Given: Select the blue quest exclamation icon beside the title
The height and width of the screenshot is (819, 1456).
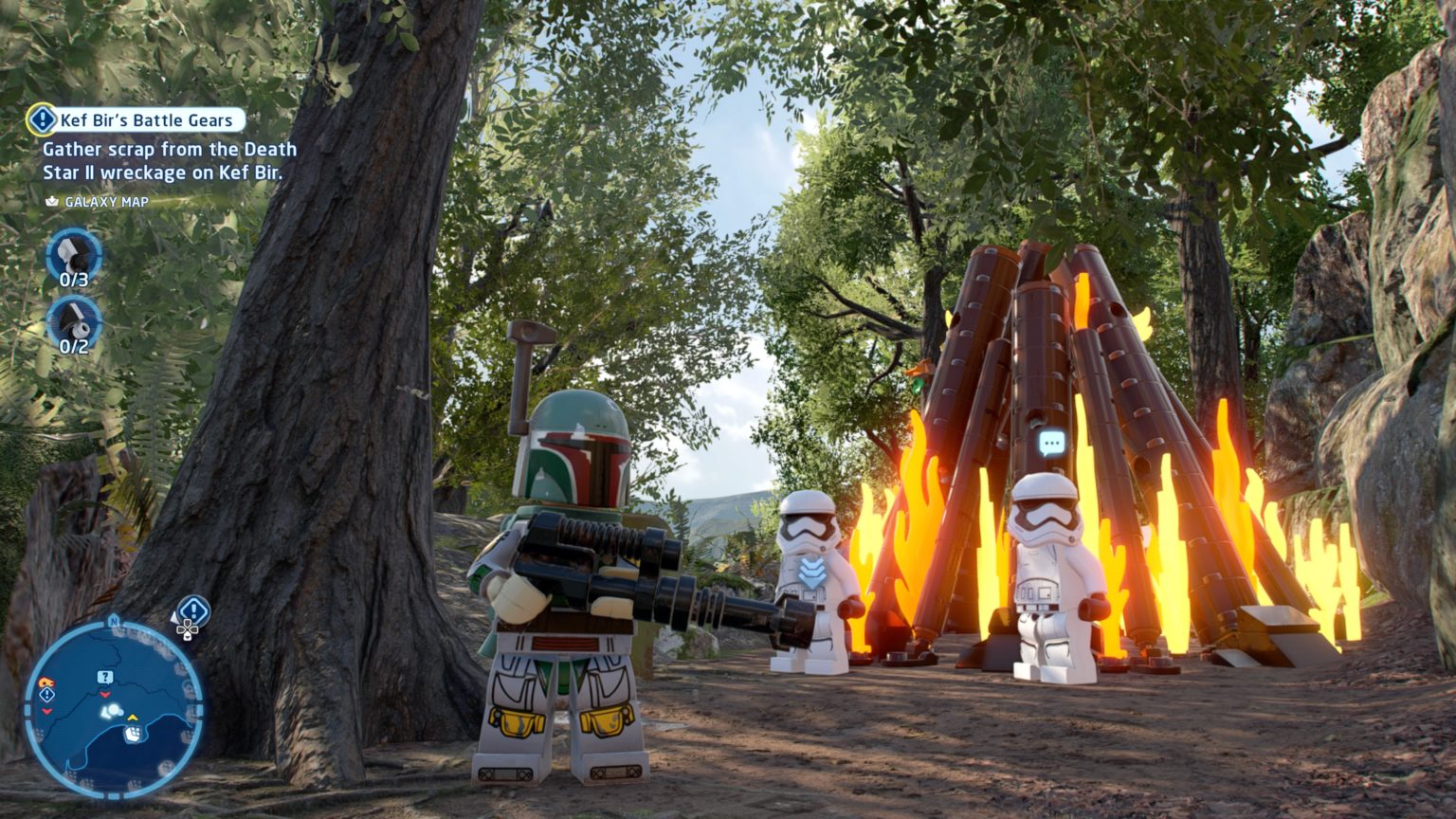Looking at the screenshot, I should (43, 120).
